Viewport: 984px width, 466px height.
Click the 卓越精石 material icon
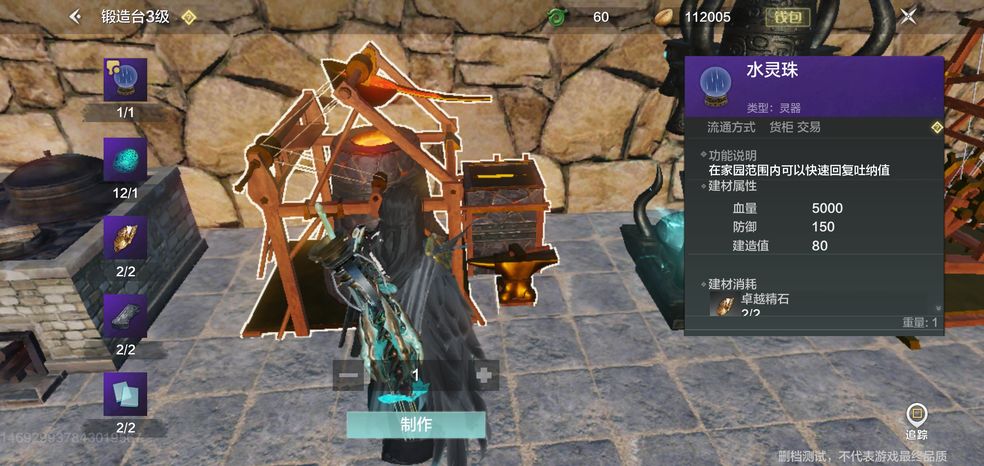[722, 305]
